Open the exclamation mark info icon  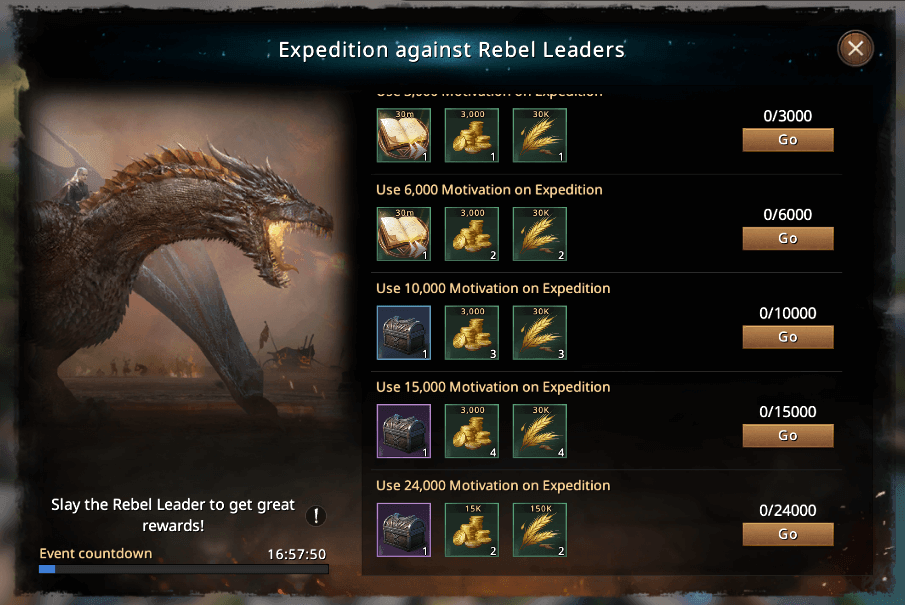pyautogui.click(x=316, y=516)
